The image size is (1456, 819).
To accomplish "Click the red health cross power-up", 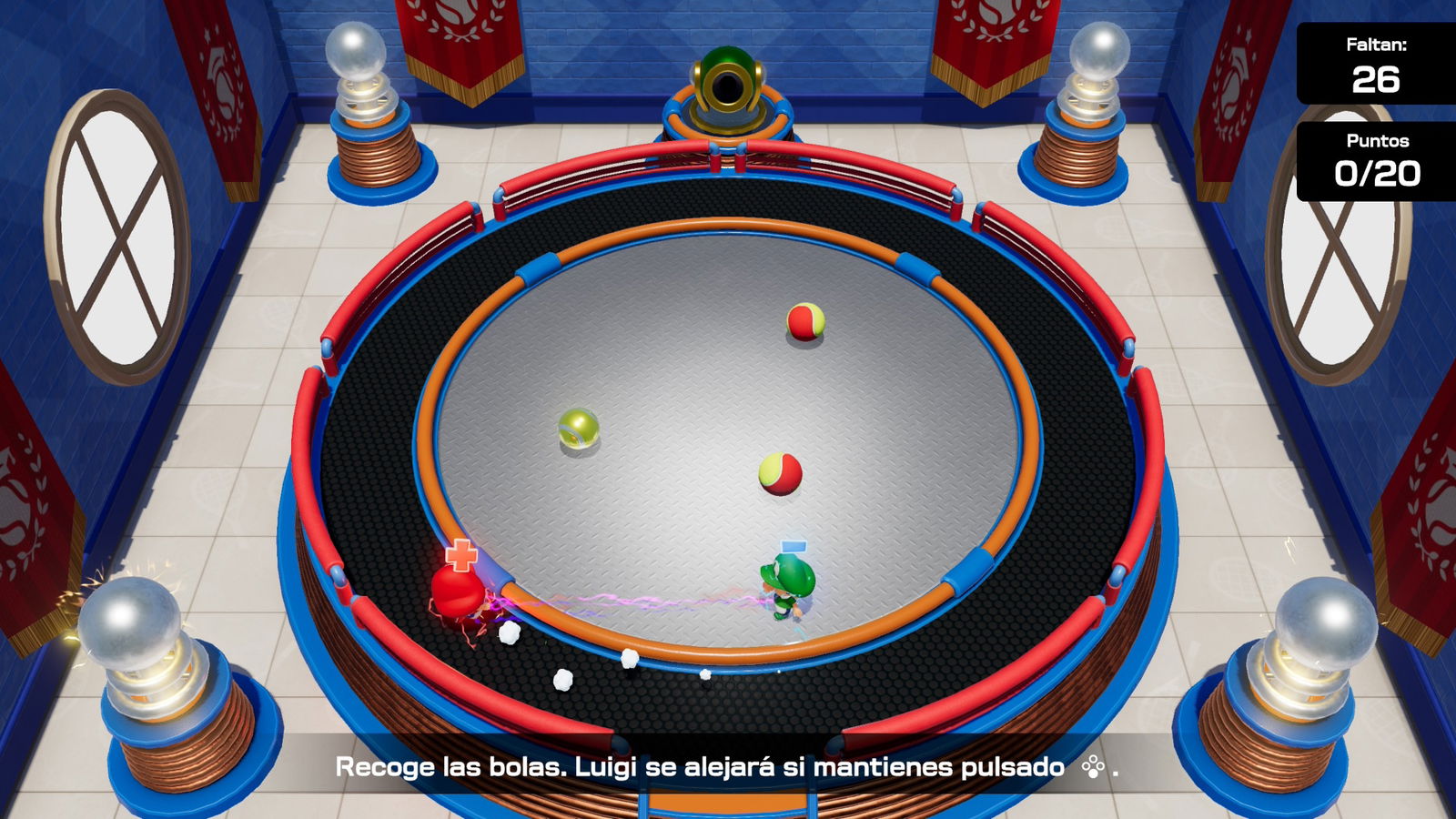I will coord(460,555).
